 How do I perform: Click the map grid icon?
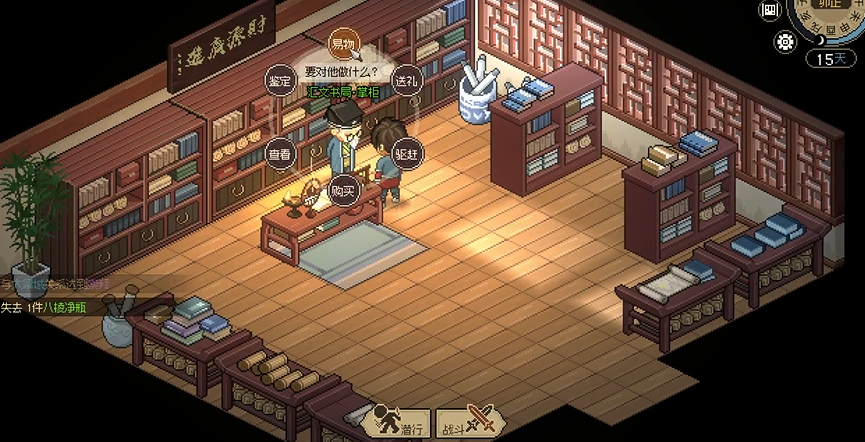770,11
